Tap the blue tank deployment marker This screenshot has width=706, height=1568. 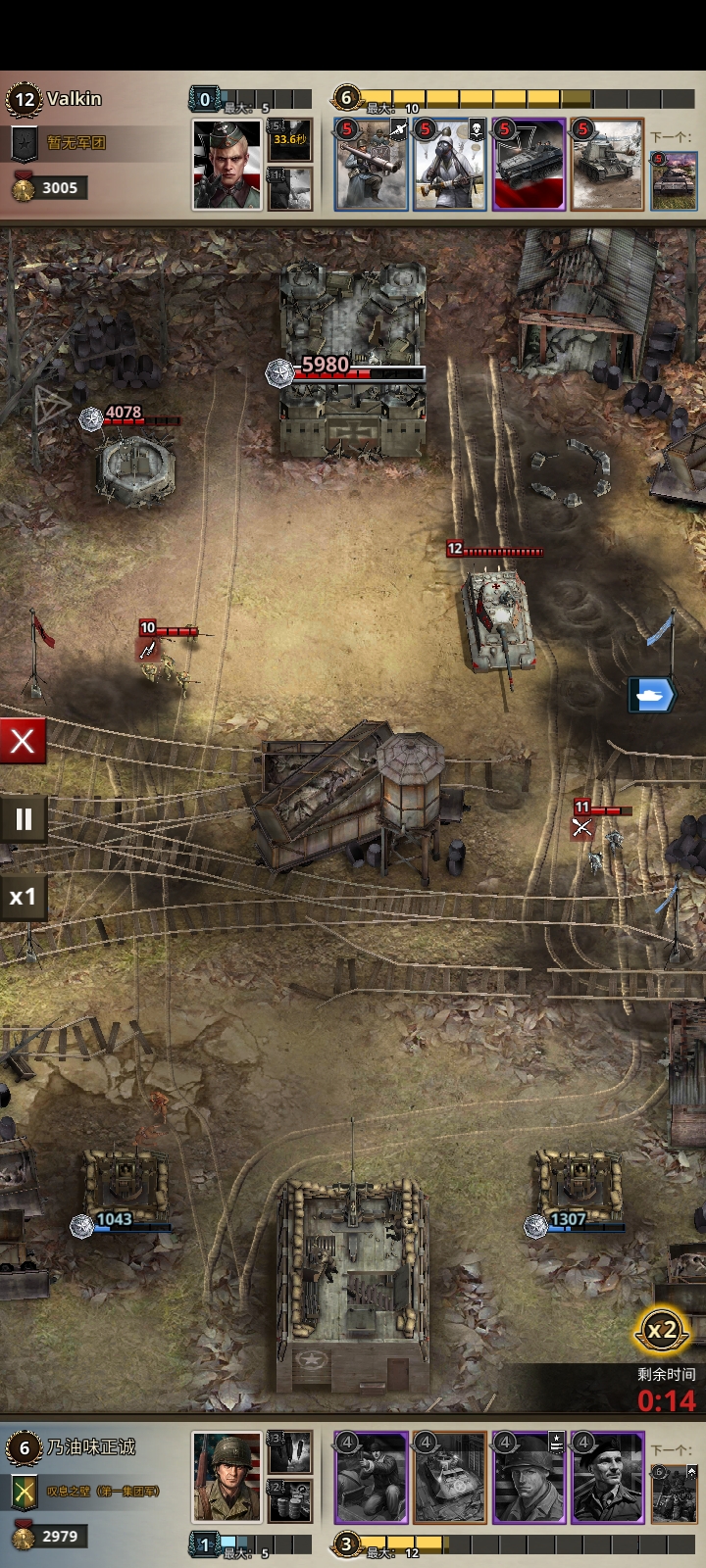651,695
